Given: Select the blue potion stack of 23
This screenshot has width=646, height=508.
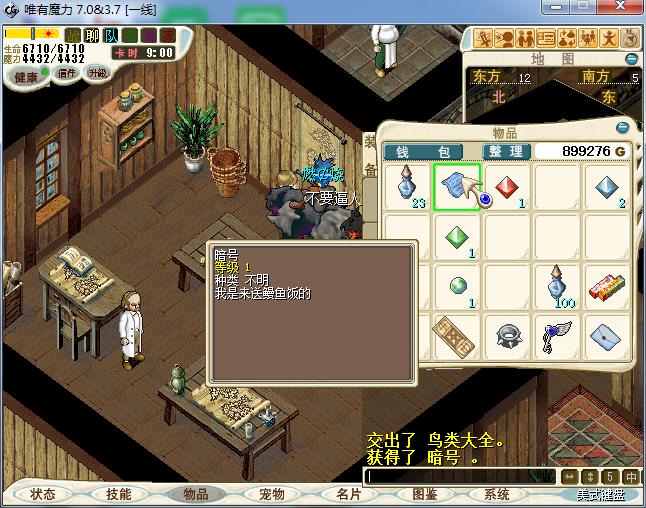Looking at the screenshot, I should click(407, 188).
